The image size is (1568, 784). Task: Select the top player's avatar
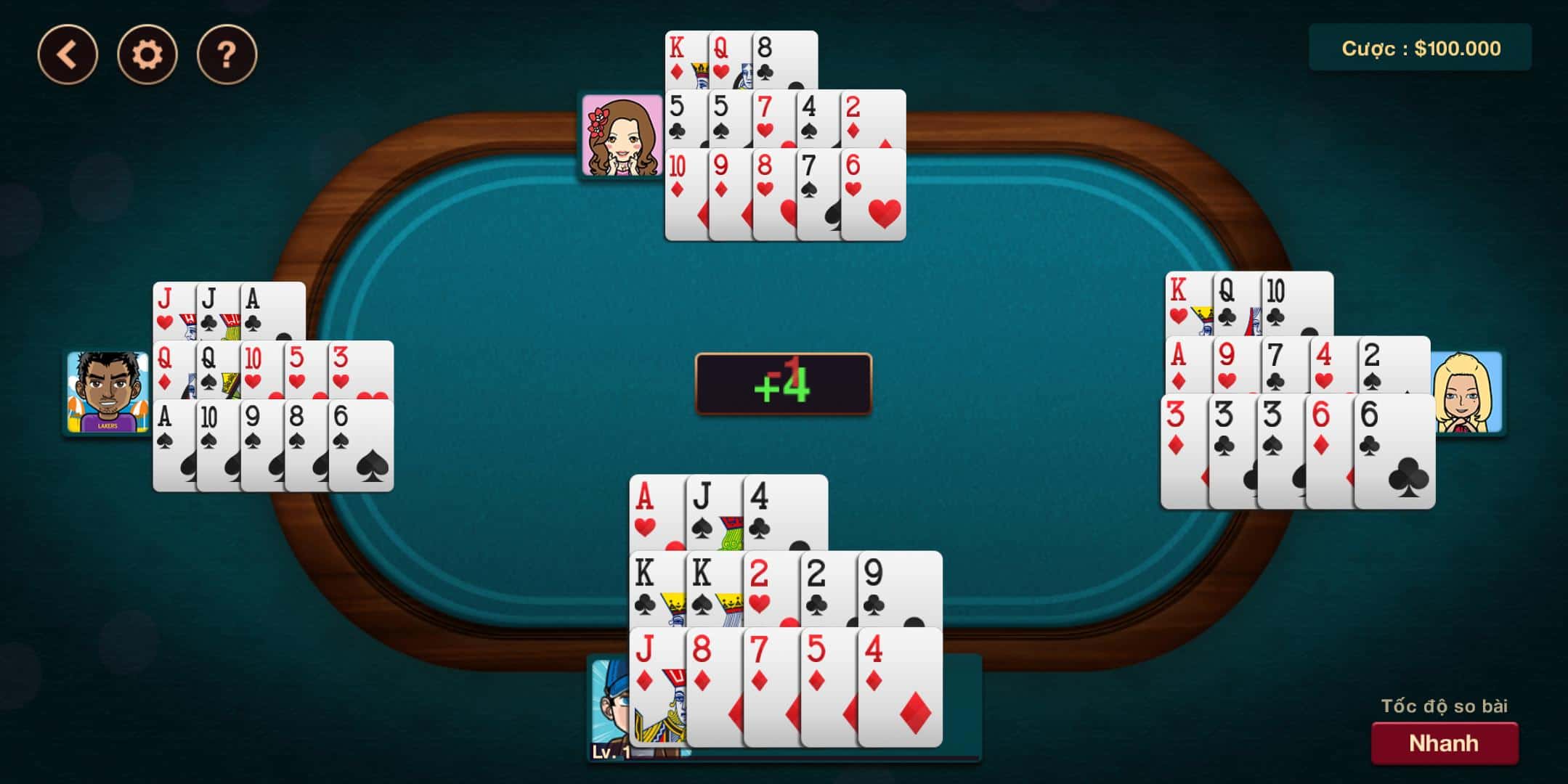(x=621, y=134)
